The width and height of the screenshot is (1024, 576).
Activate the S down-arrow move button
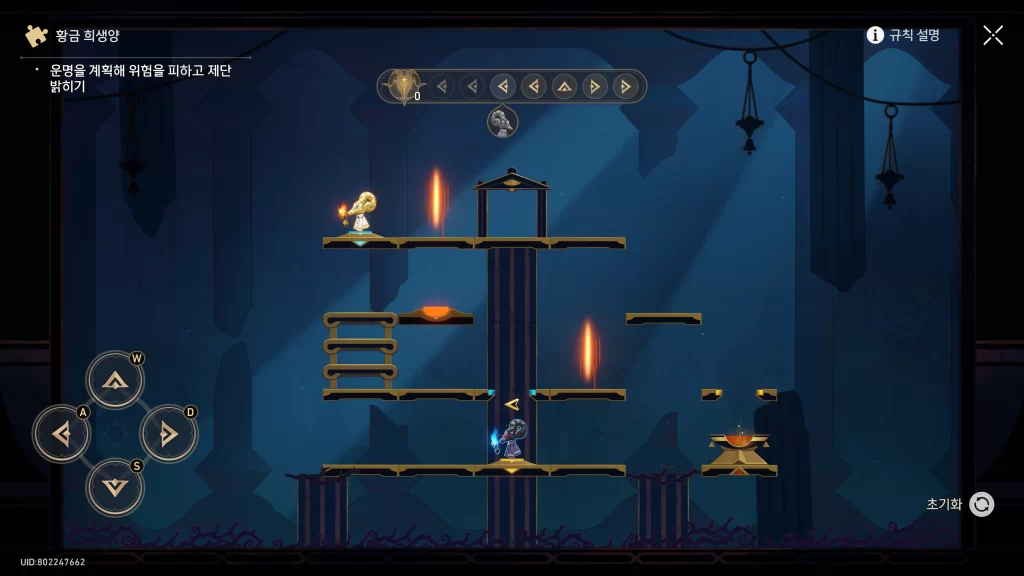click(x=115, y=487)
